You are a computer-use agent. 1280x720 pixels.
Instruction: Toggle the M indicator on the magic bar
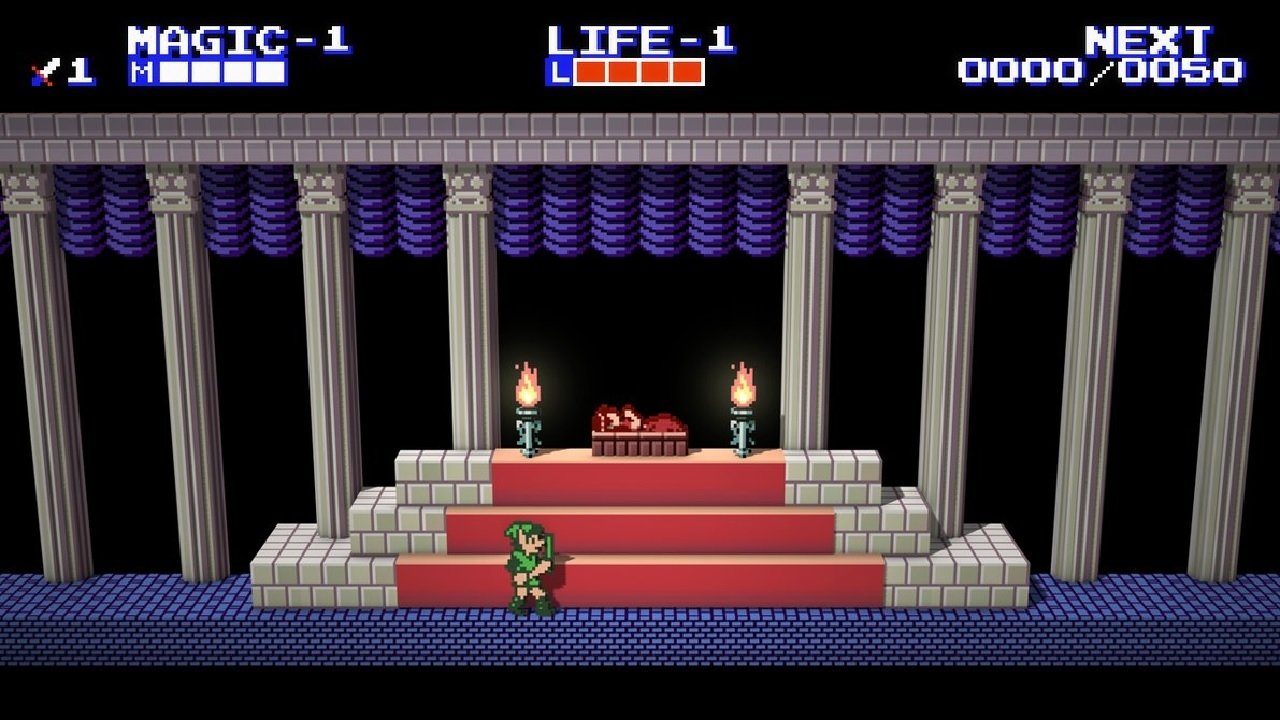[x=140, y=70]
